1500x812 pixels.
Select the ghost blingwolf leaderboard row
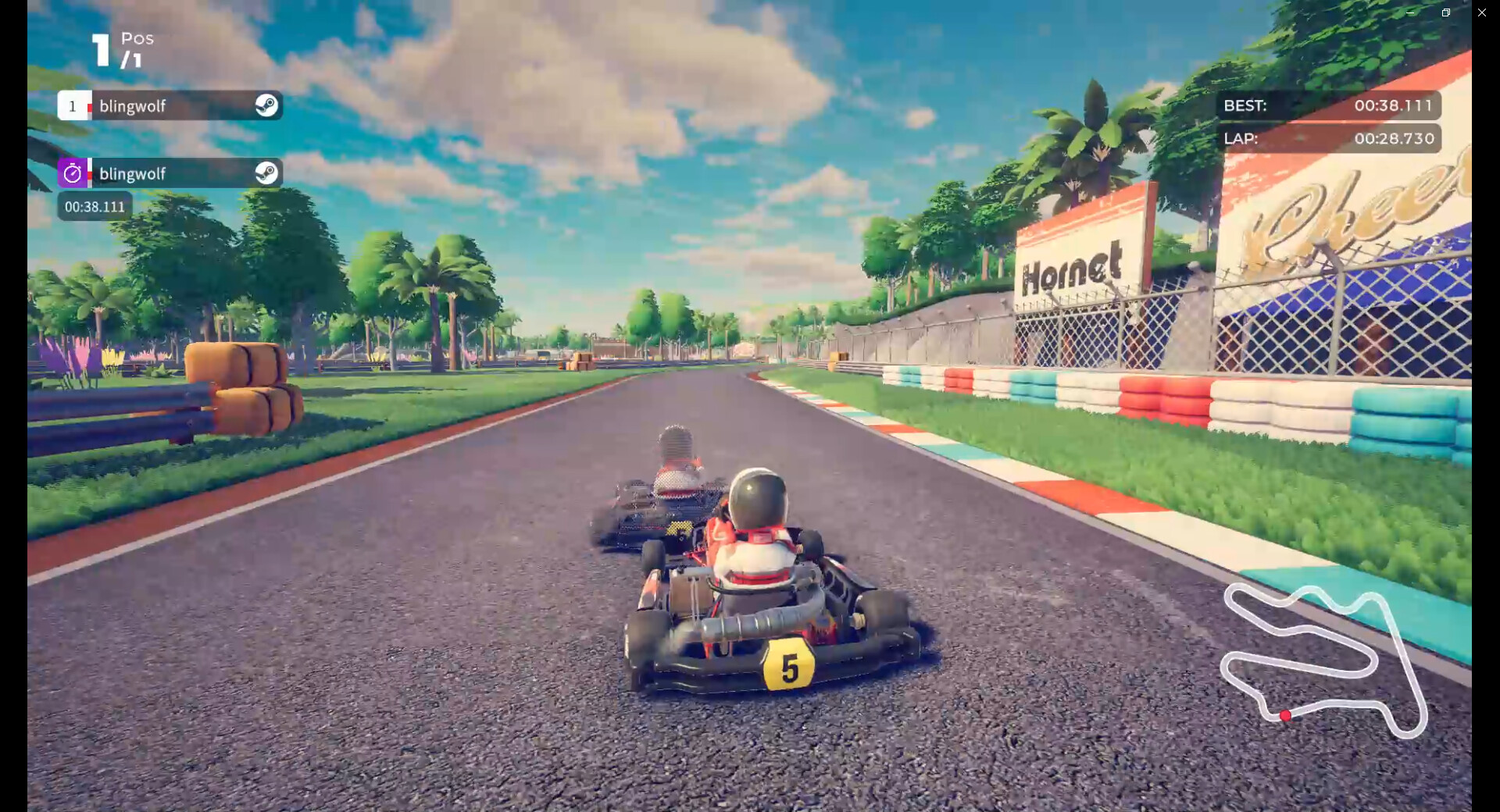click(x=172, y=173)
